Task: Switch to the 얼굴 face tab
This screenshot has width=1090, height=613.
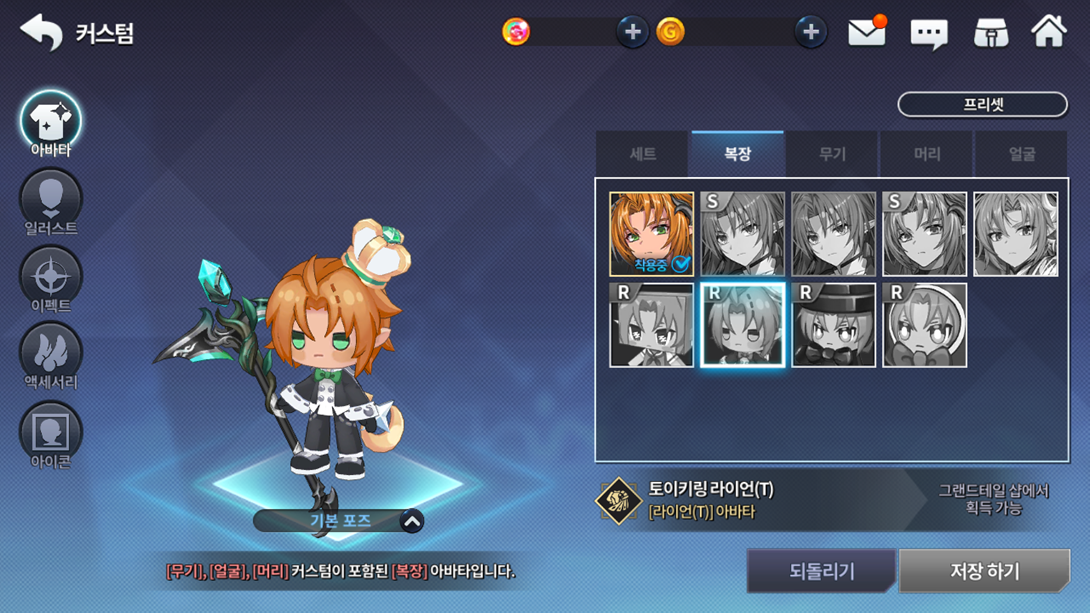Action: [x=1021, y=154]
